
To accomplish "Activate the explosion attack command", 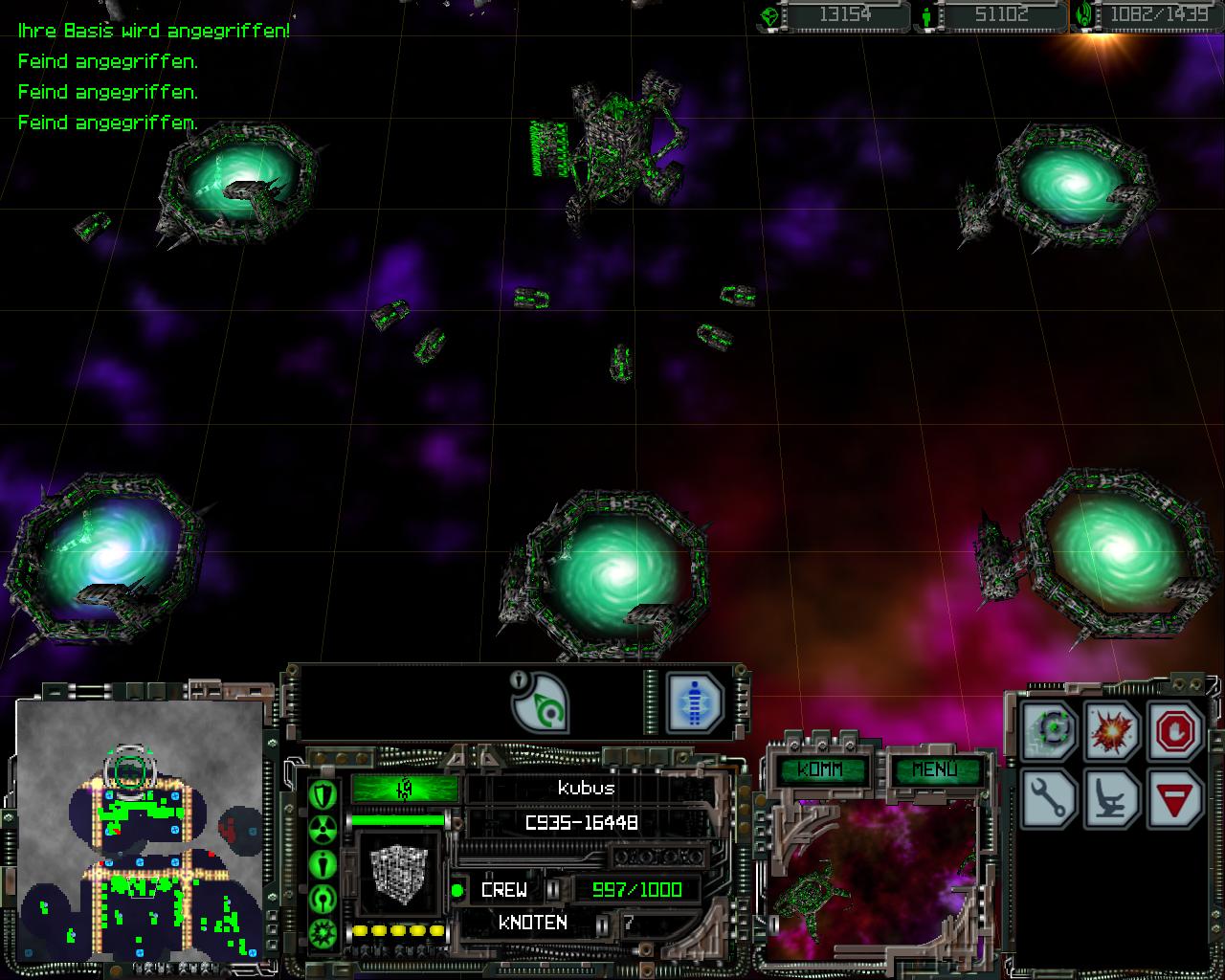I will click(1113, 732).
